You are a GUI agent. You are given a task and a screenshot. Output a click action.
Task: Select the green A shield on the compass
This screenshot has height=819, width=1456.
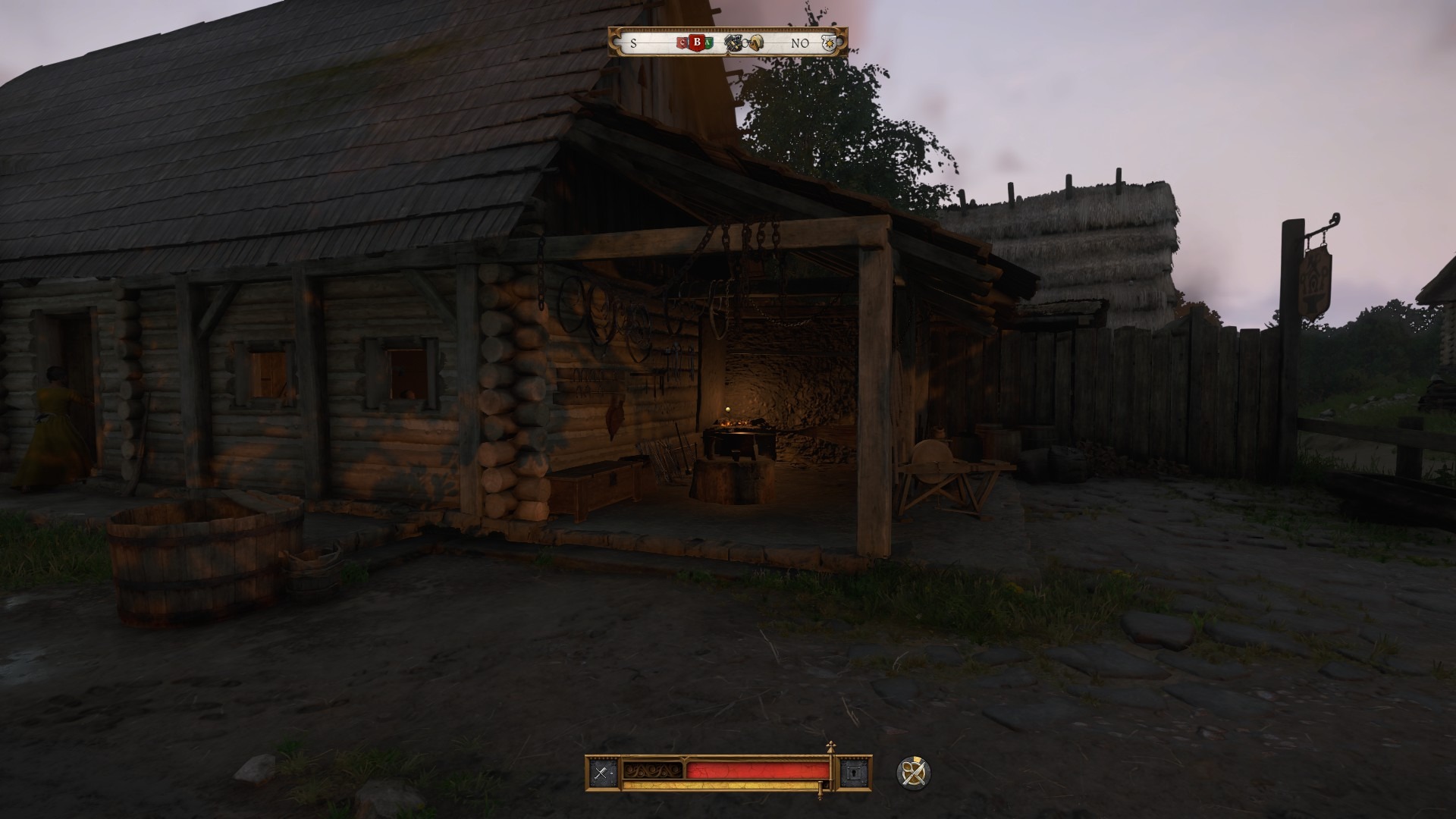coord(708,42)
